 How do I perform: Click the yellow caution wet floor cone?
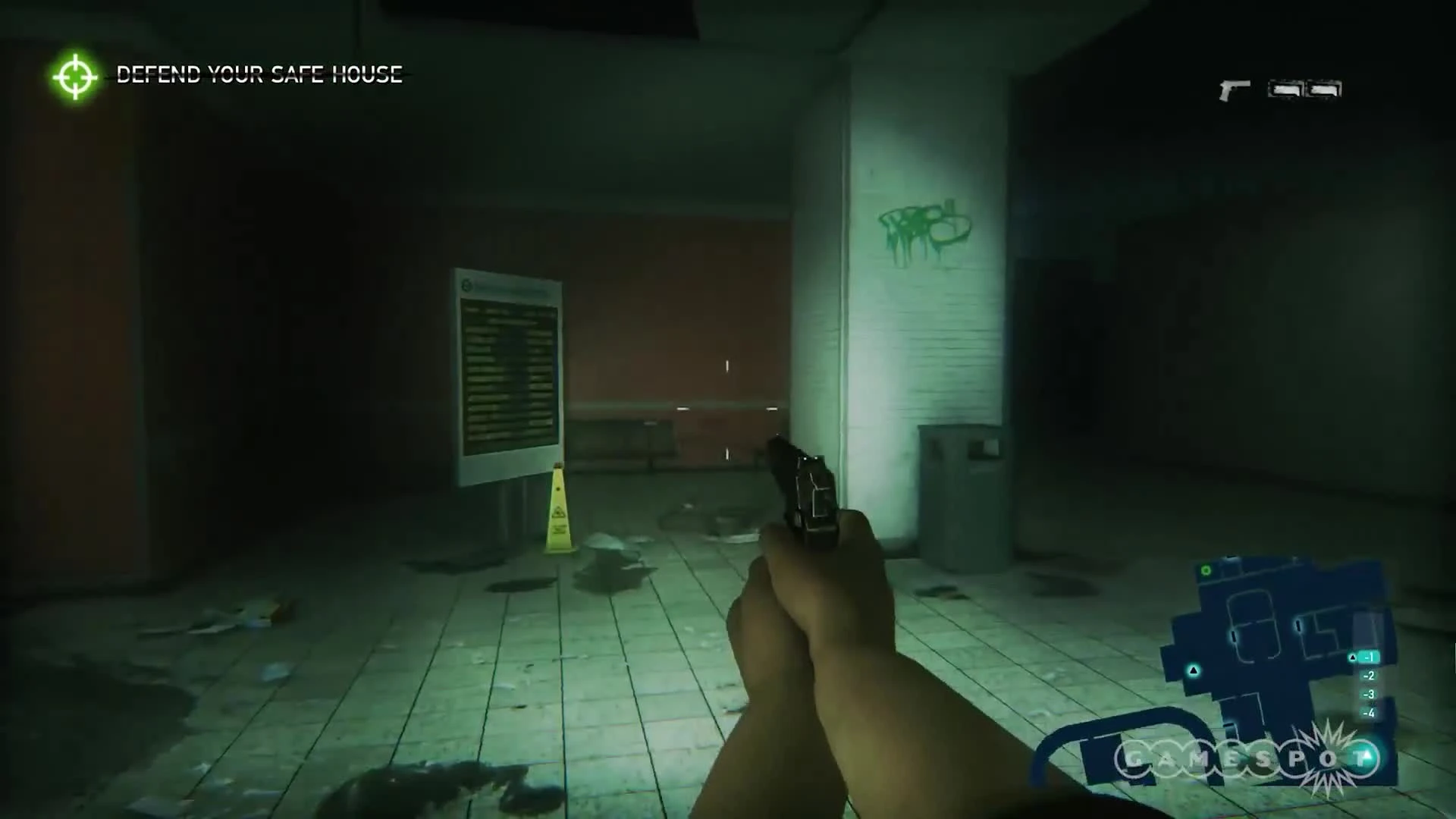559,512
